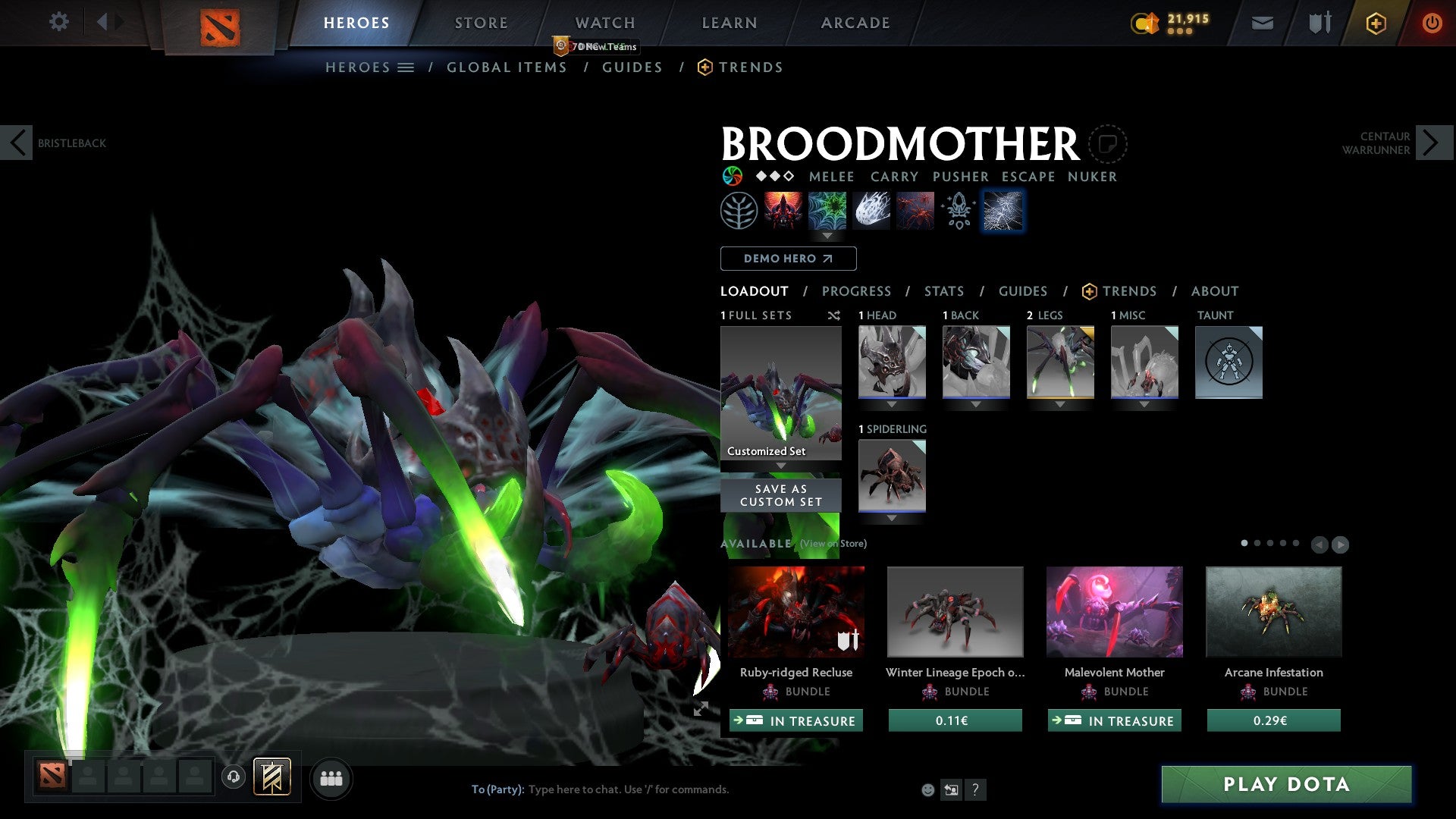
Task: Select the Insatiable Hunger ability icon
Action: (x=915, y=210)
